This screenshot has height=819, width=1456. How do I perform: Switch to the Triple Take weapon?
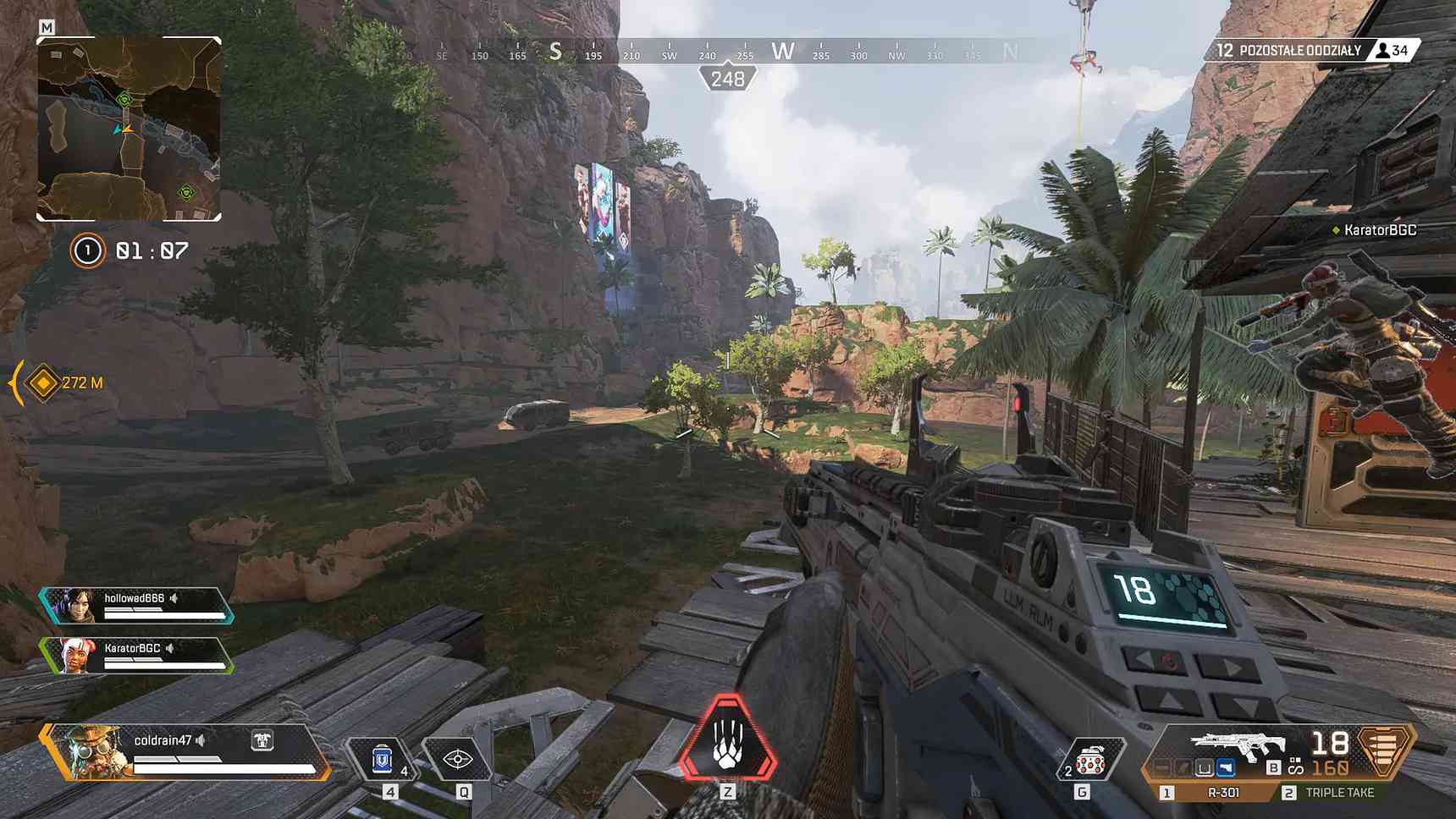pos(1339,793)
